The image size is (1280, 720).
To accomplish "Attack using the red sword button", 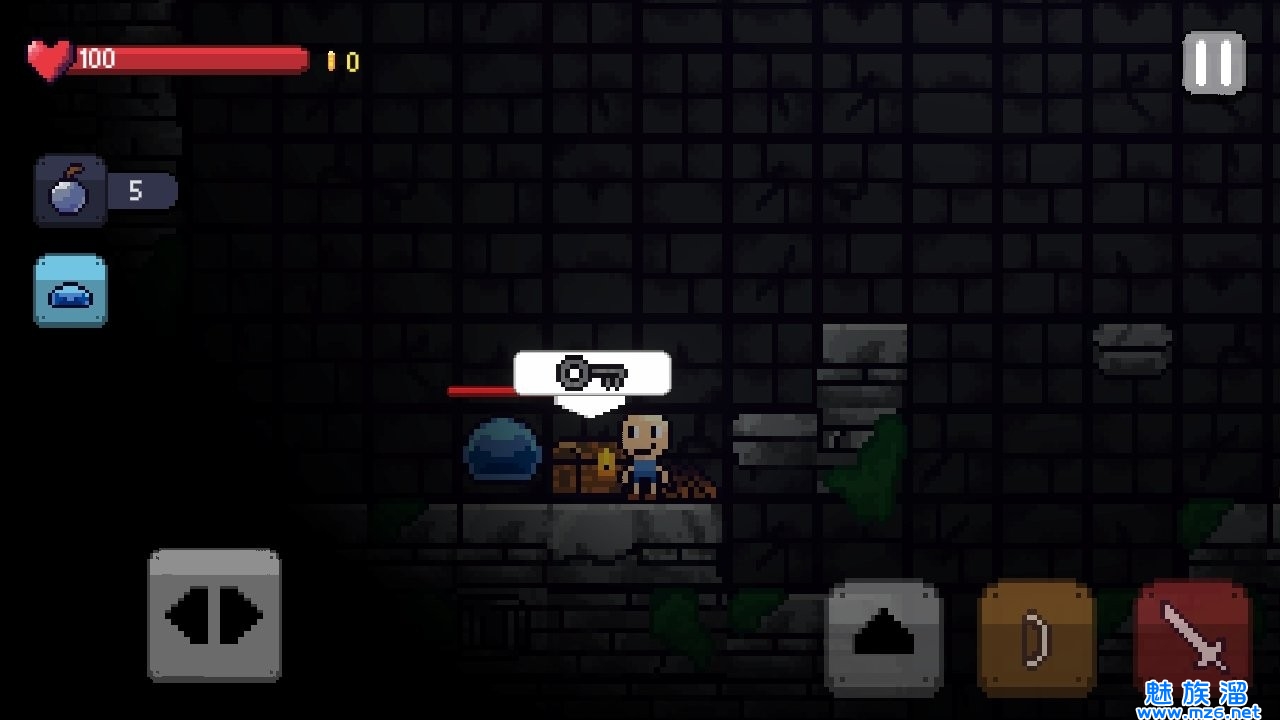I will pyautogui.click(x=1193, y=637).
